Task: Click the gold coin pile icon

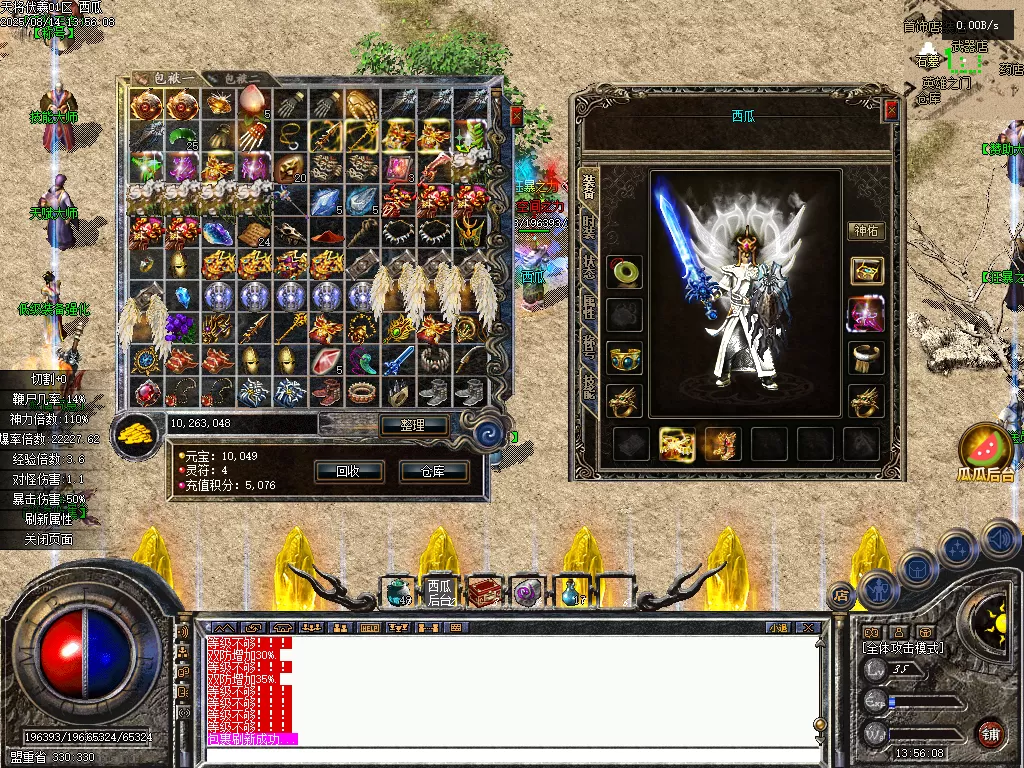Action: click(134, 432)
